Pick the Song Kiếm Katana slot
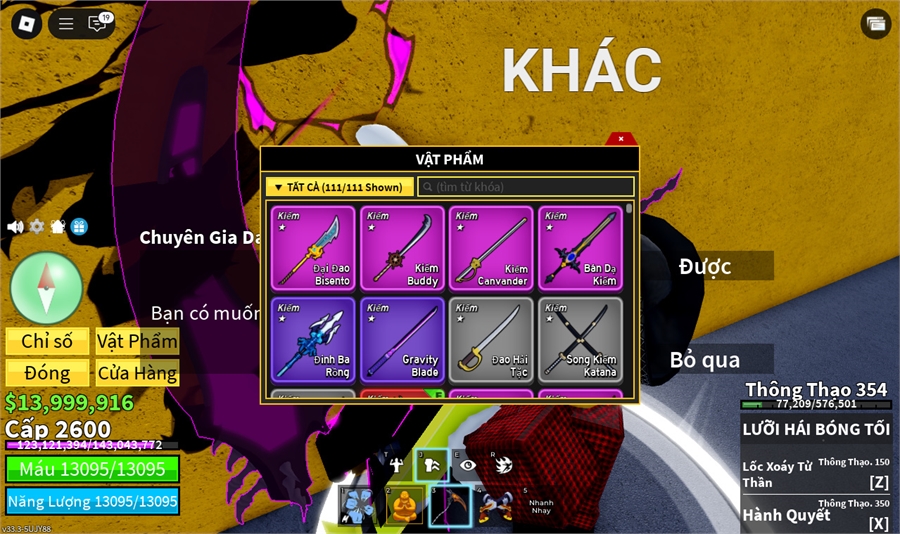 tap(580, 339)
